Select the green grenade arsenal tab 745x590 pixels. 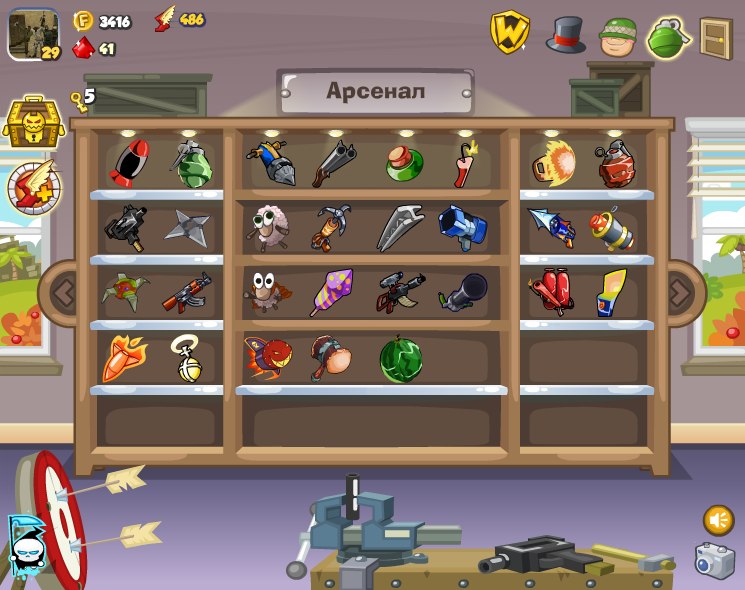(x=669, y=37)
